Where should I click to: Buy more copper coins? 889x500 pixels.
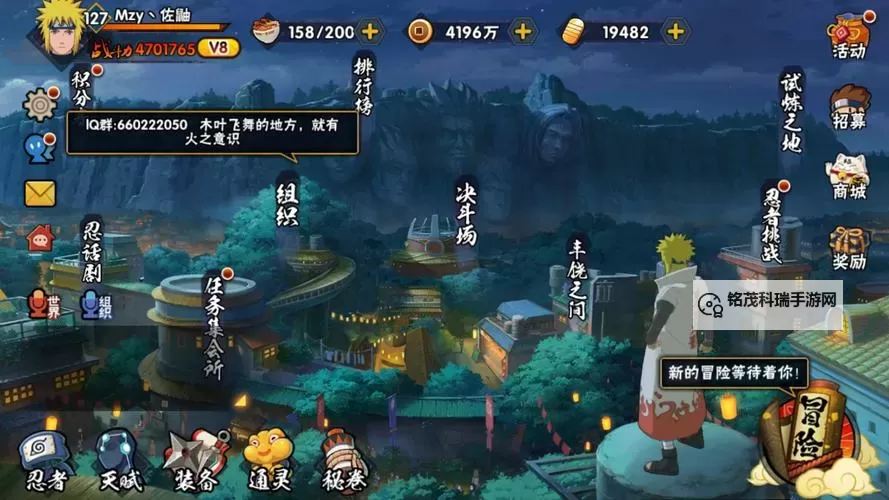click(522, 31)
